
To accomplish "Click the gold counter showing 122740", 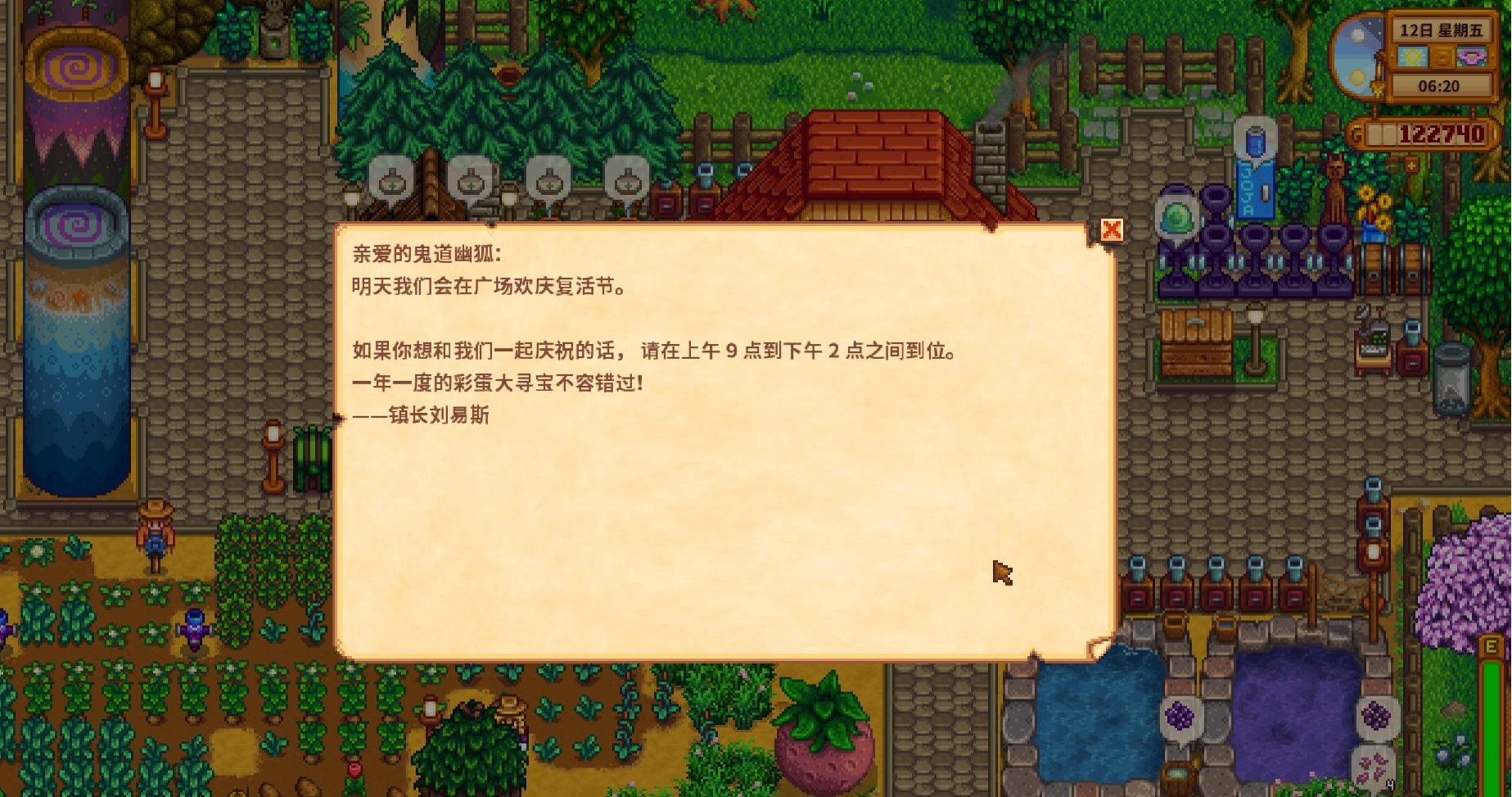I will (1441, 134).
